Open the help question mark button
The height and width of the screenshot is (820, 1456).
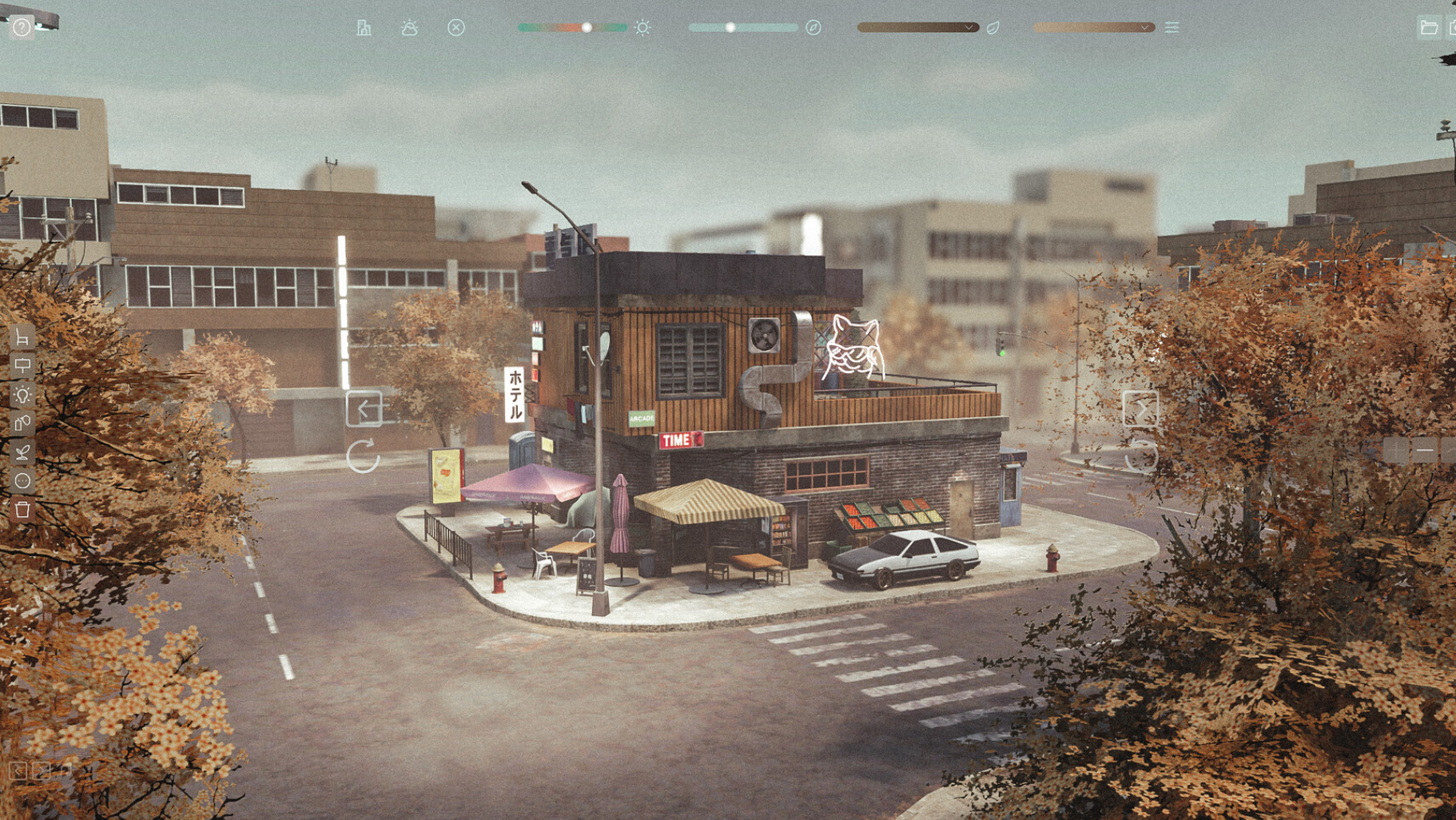[x=22, y=27]
